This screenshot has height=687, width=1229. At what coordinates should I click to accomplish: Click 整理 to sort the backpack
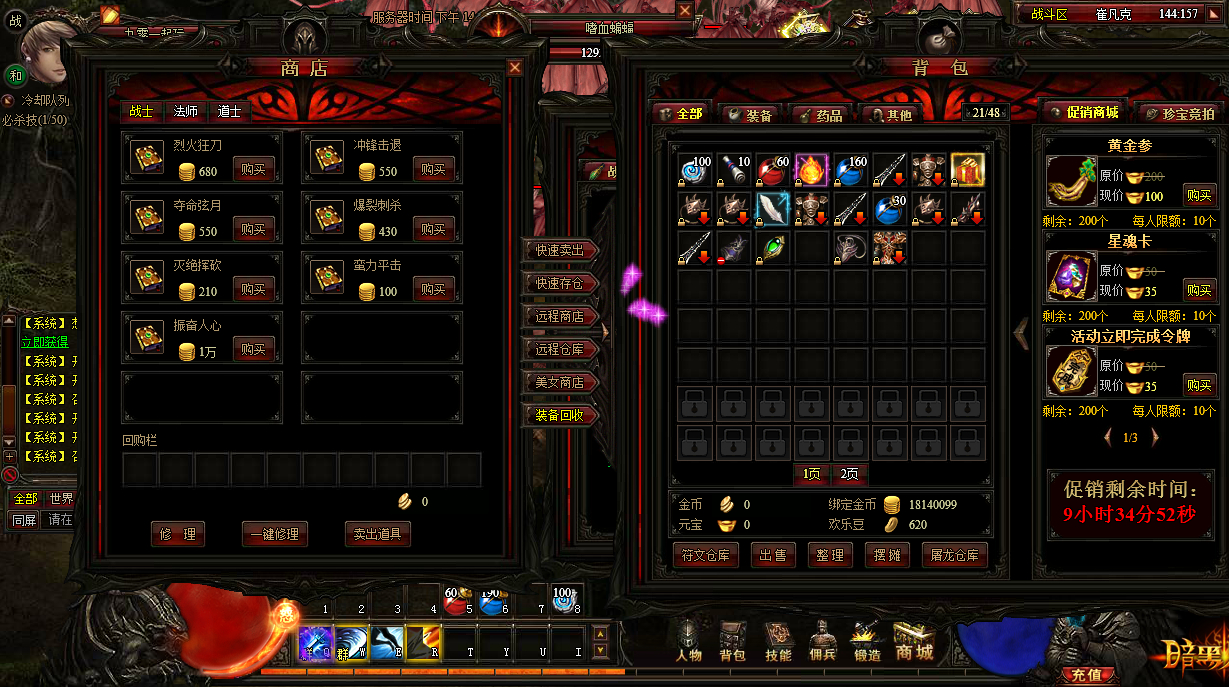[830, 555]
